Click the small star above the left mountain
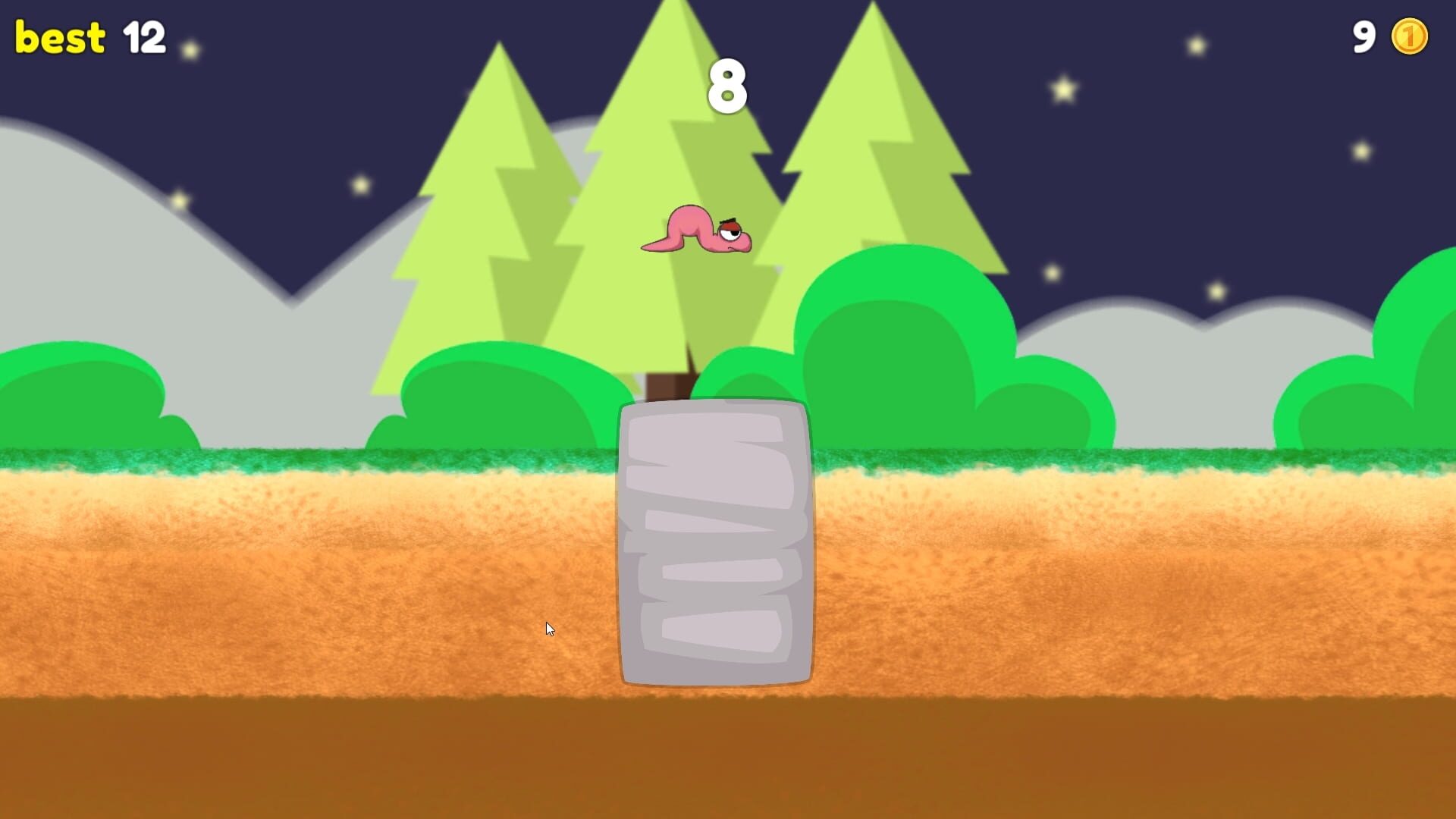The height and width of the screenshot is (819, 1456). (178, 200)
